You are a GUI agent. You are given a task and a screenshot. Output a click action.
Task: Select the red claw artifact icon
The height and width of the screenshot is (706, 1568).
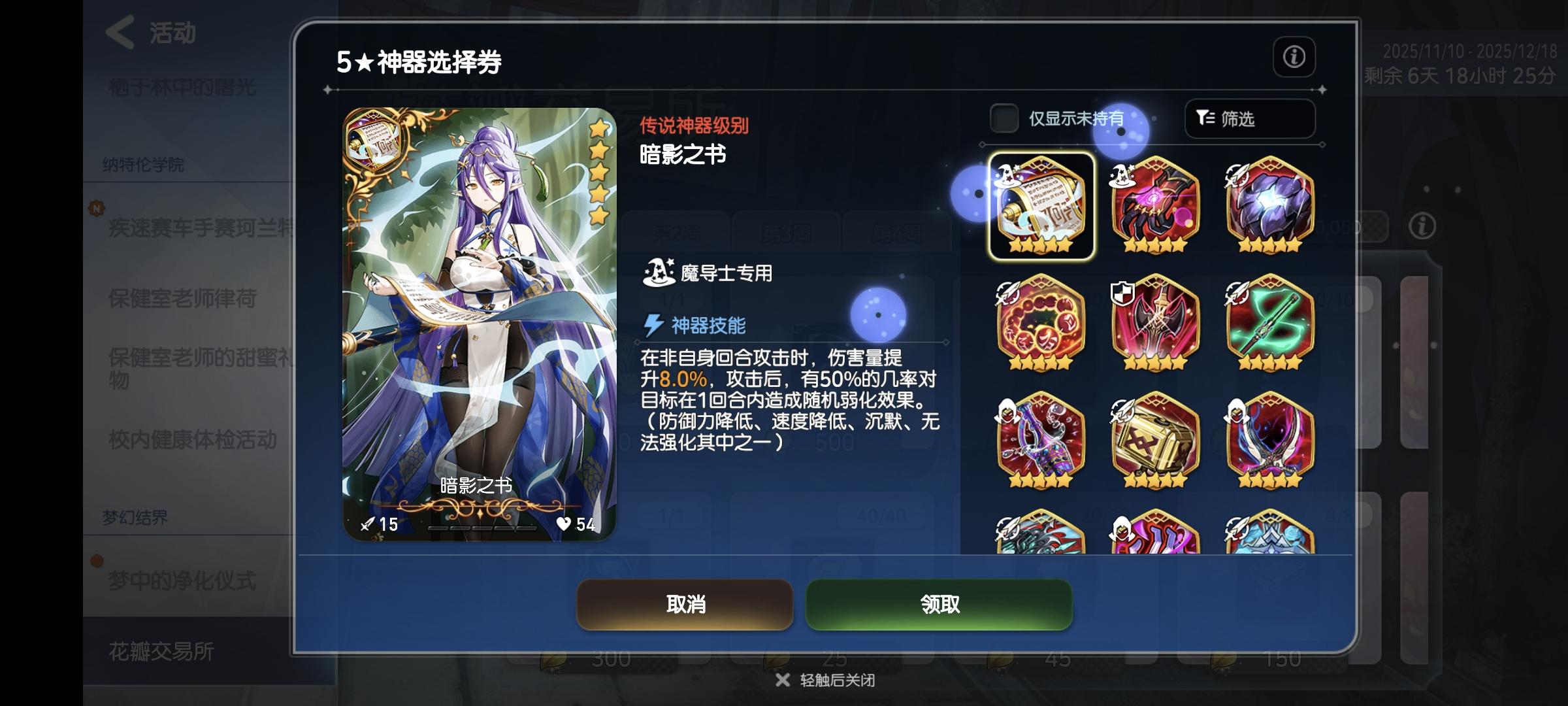pyautogui.click(x=1154, y=206)
